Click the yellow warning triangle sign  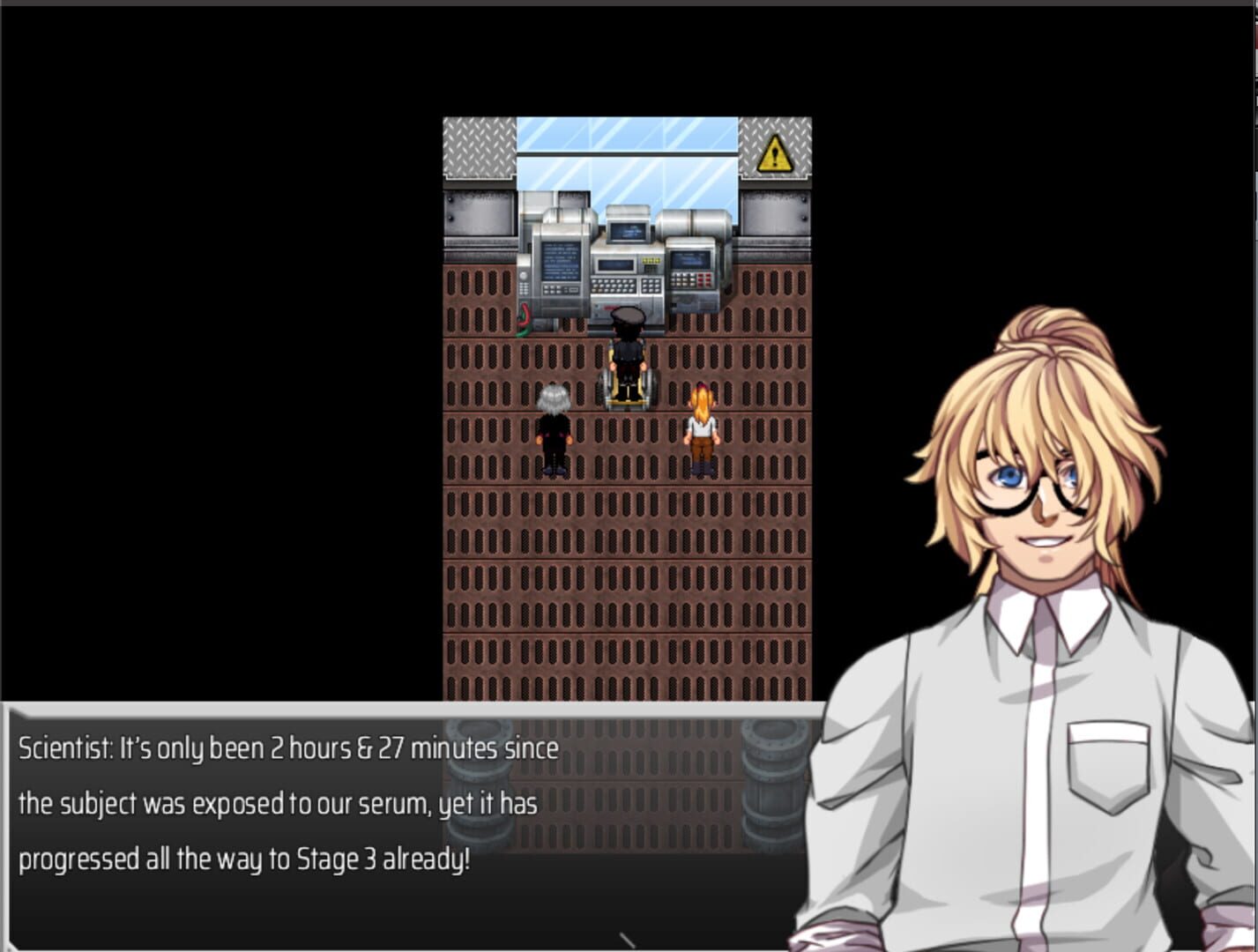point(774,153)
